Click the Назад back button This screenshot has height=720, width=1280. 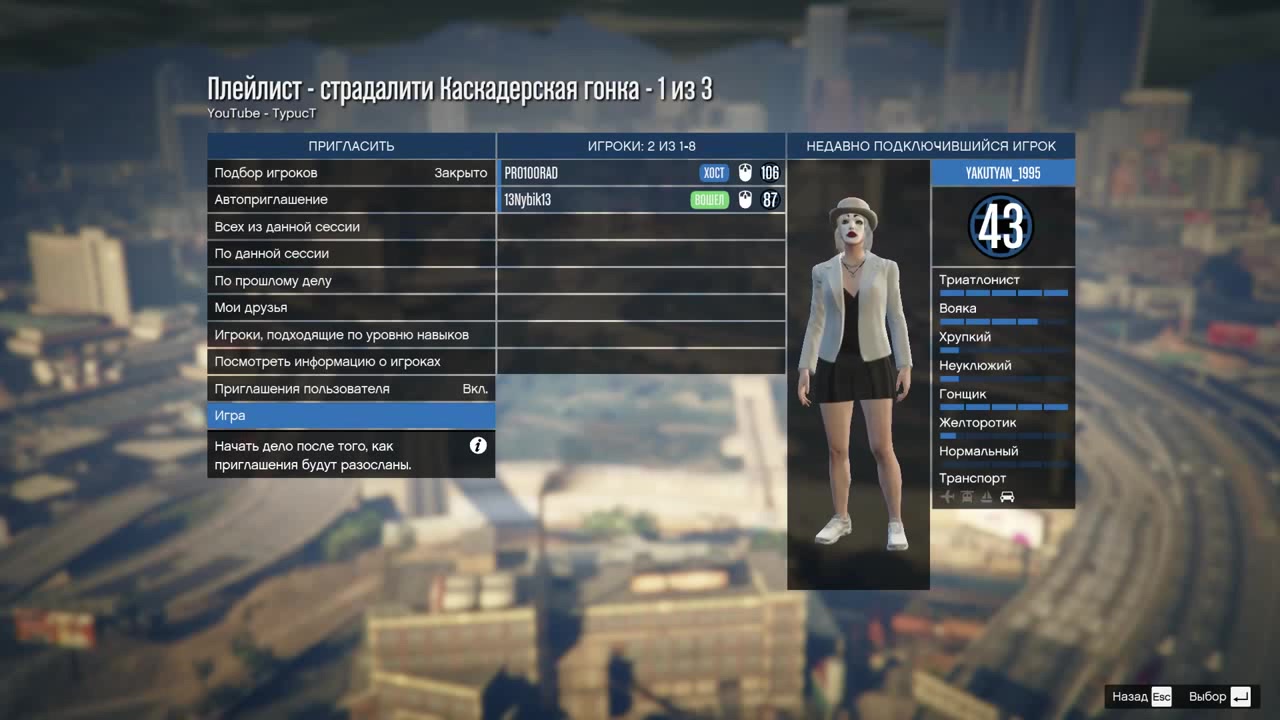pos(1141,697)
